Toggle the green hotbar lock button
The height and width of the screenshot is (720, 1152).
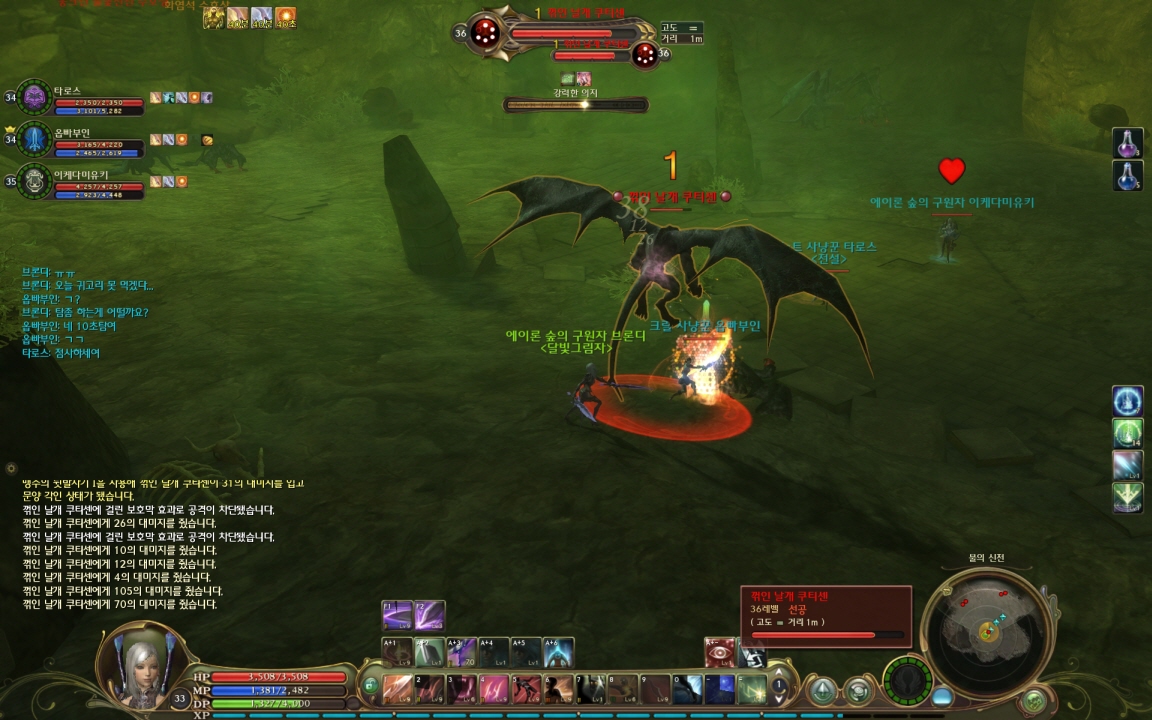[x=370, y=686]
